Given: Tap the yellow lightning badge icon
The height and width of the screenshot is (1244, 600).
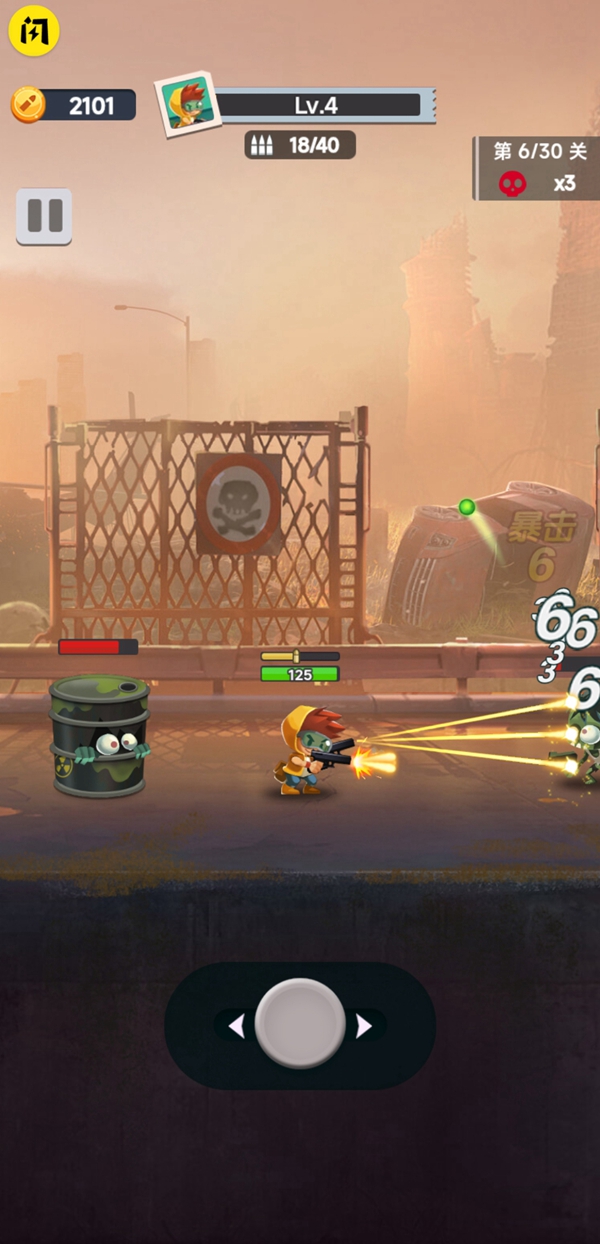Looking at the screenshot, I should (34, 31).
